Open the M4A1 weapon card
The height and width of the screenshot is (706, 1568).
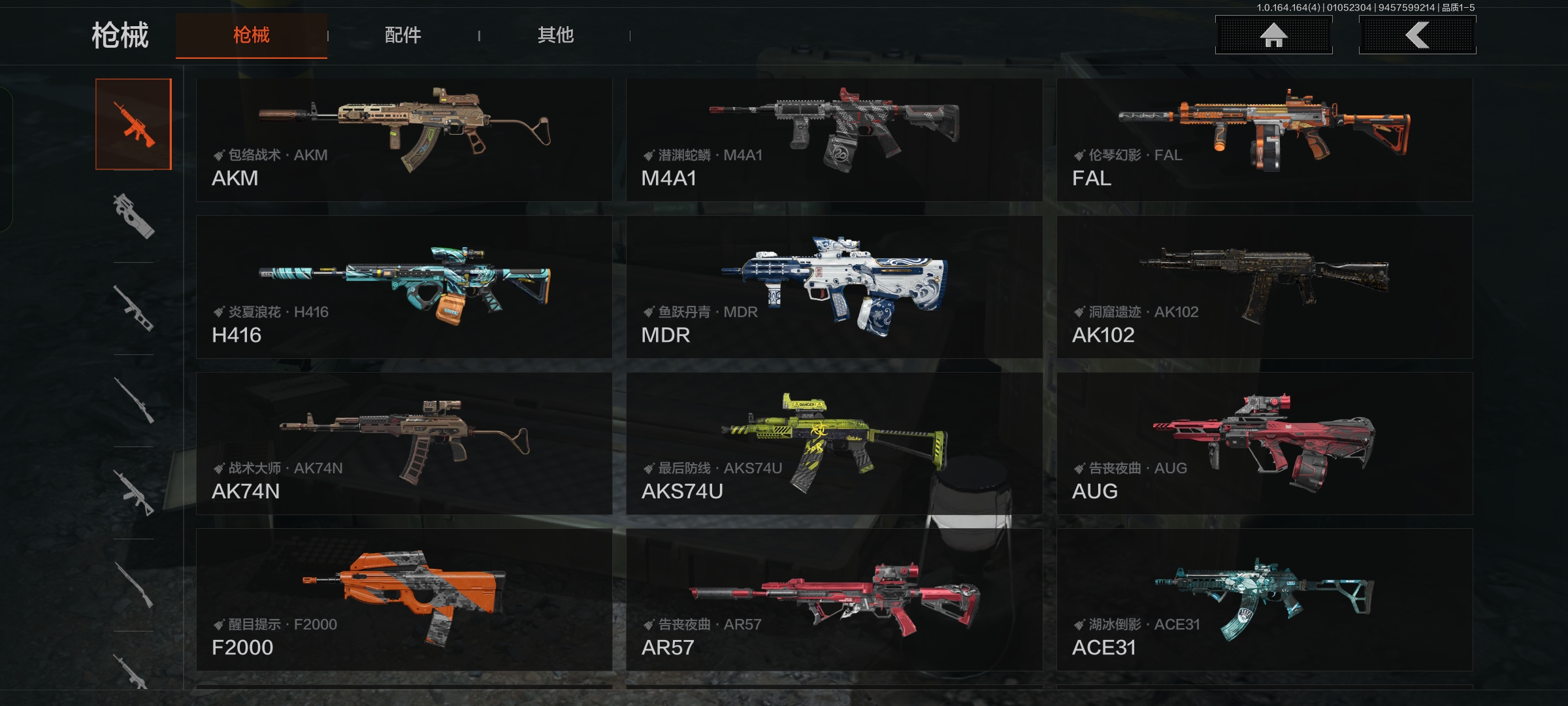tap(834, 140)
